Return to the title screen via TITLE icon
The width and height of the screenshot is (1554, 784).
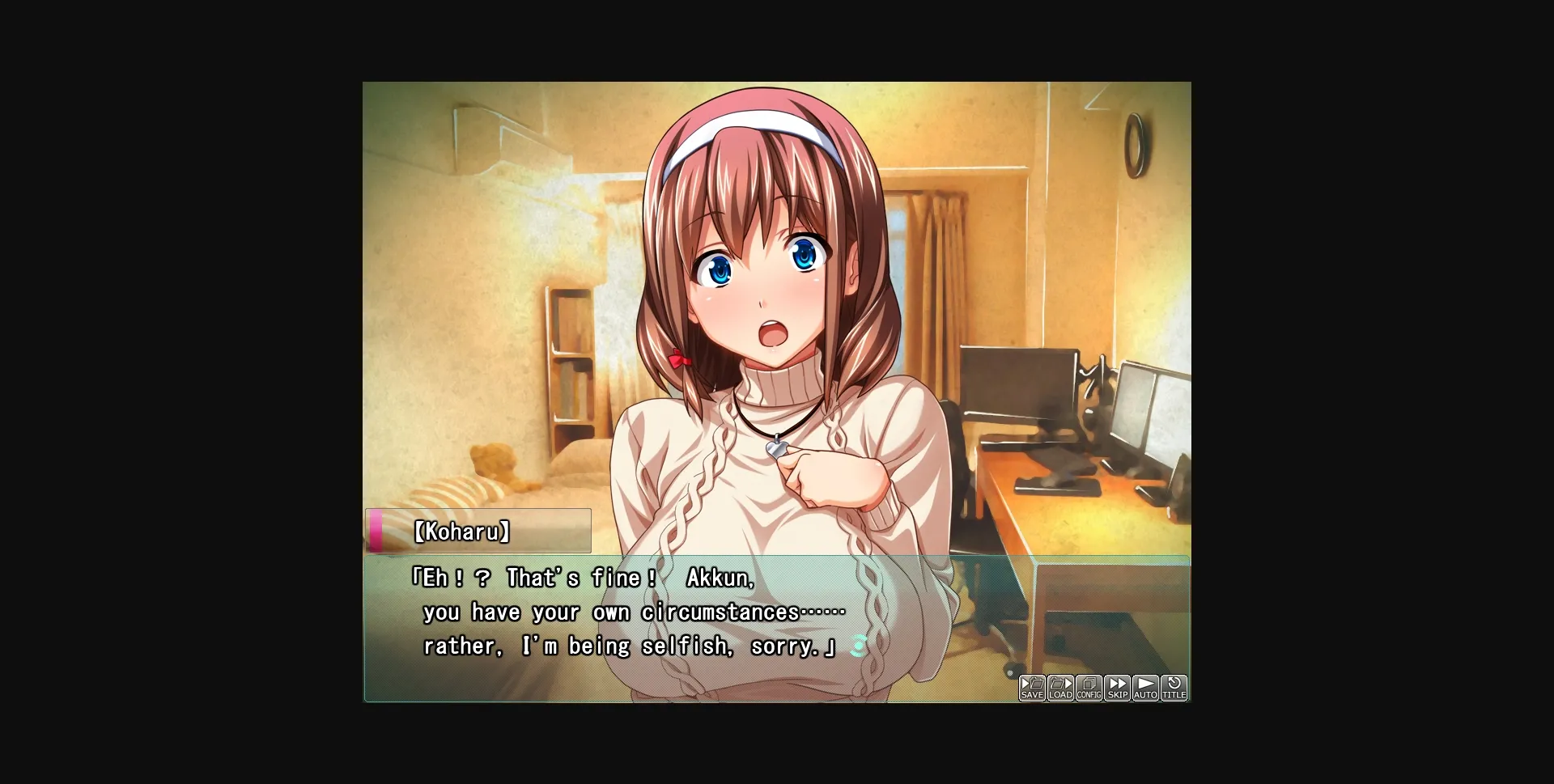(1174, 686)
